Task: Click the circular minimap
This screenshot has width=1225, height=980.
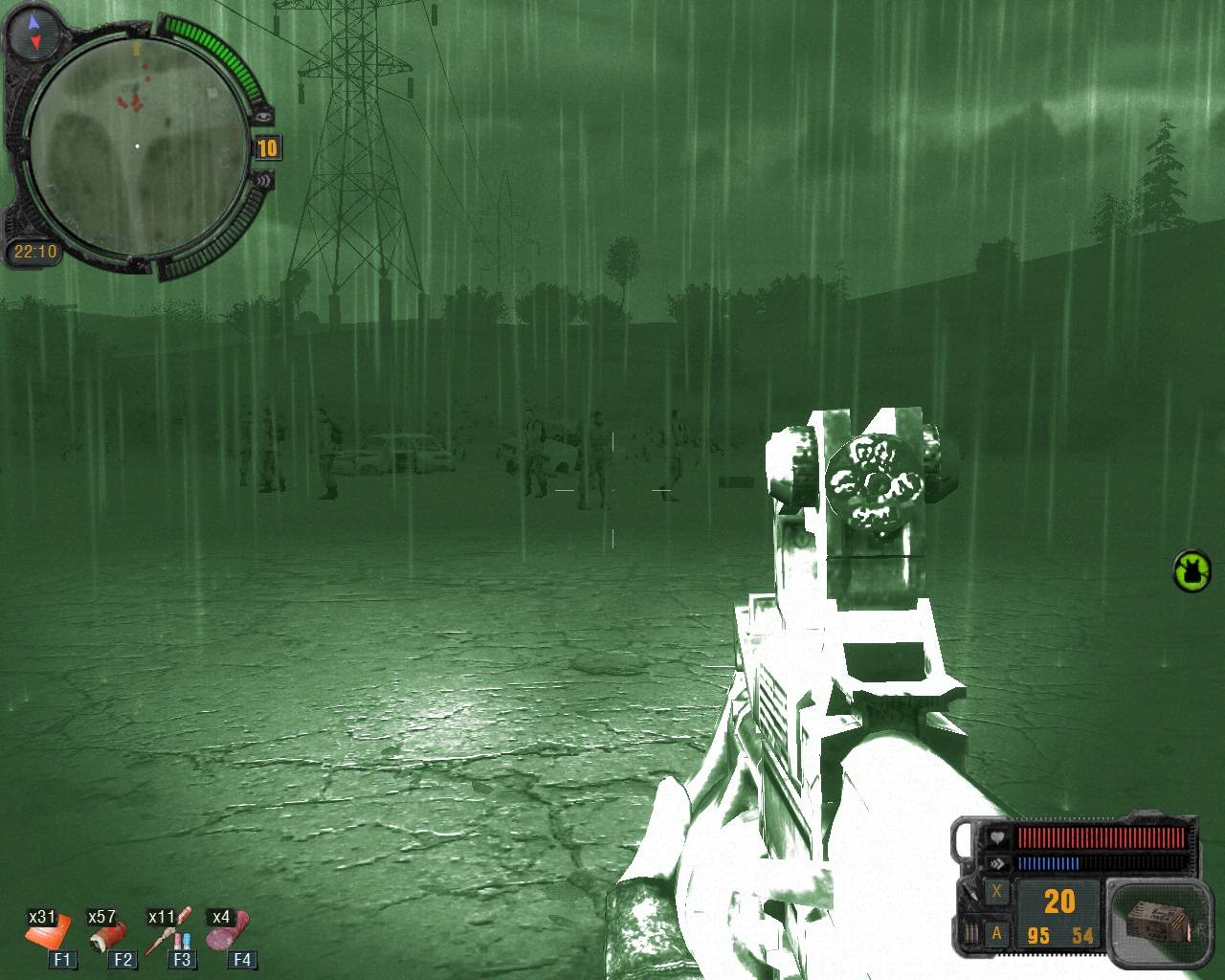Action: [136, 146]
